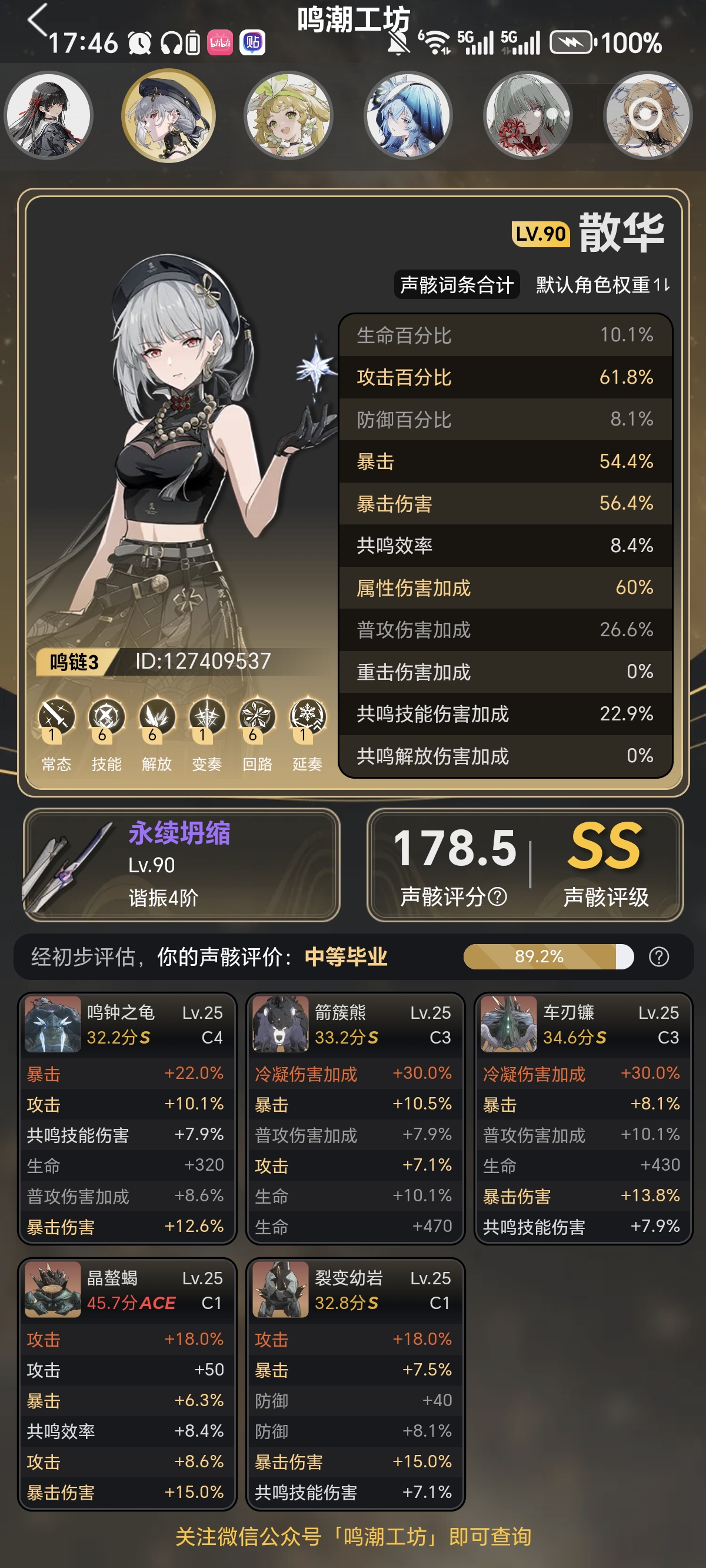Toggle the 默认角色权重 sort option

click(602, 285)
